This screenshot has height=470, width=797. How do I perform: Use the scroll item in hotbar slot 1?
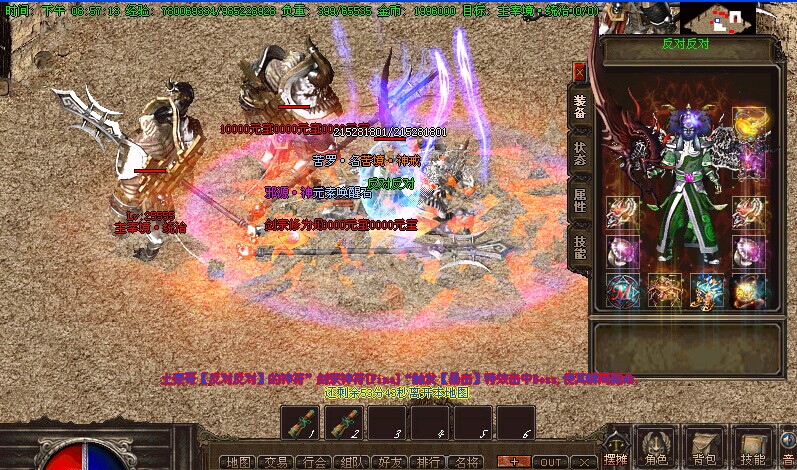tap(300, 422)
